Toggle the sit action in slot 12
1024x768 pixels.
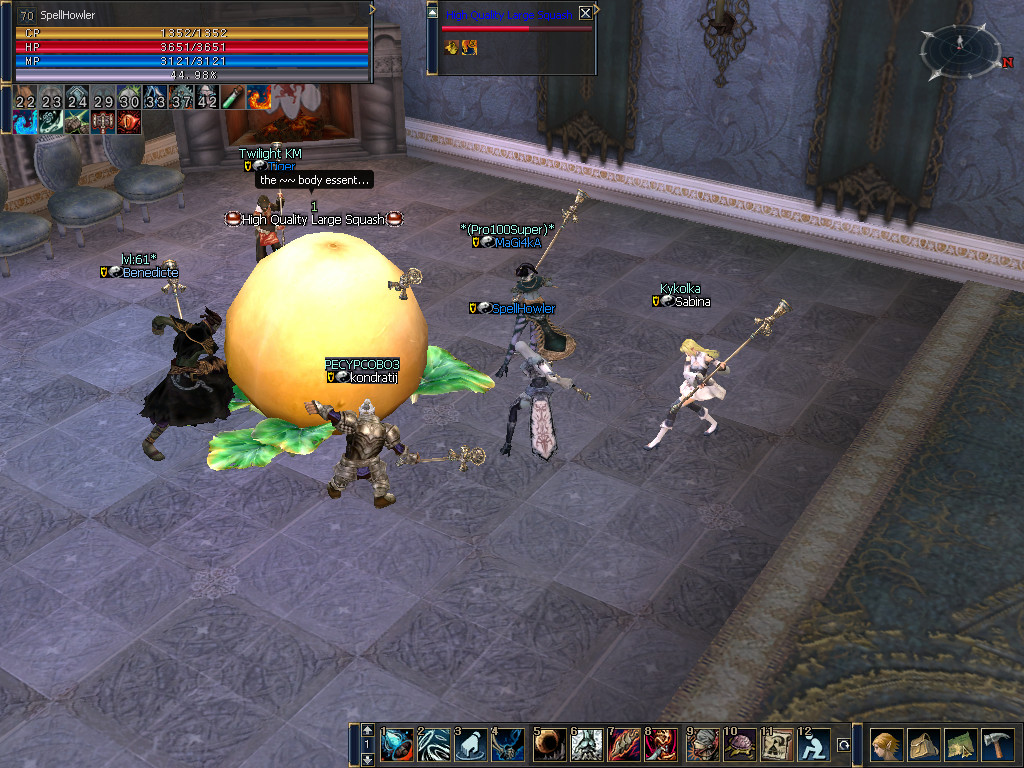(x=814, y=745)
